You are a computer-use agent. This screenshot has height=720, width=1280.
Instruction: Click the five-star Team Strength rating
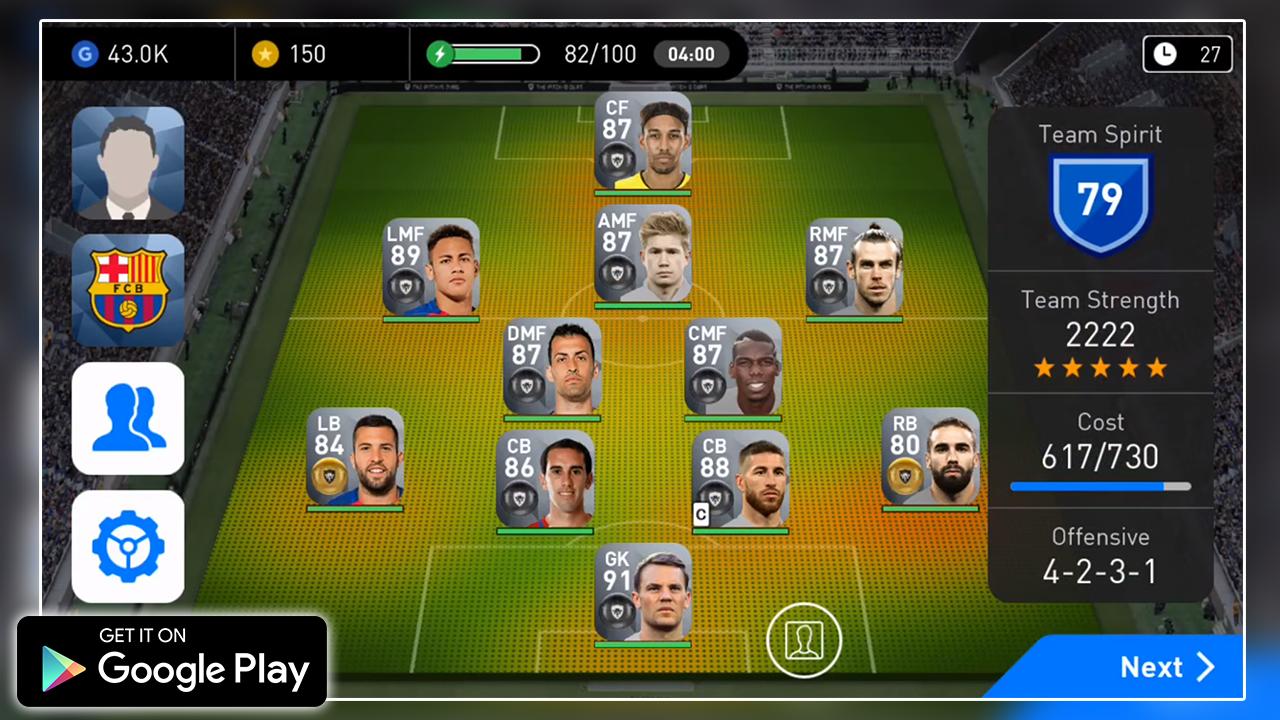[x=1100, y=367]
